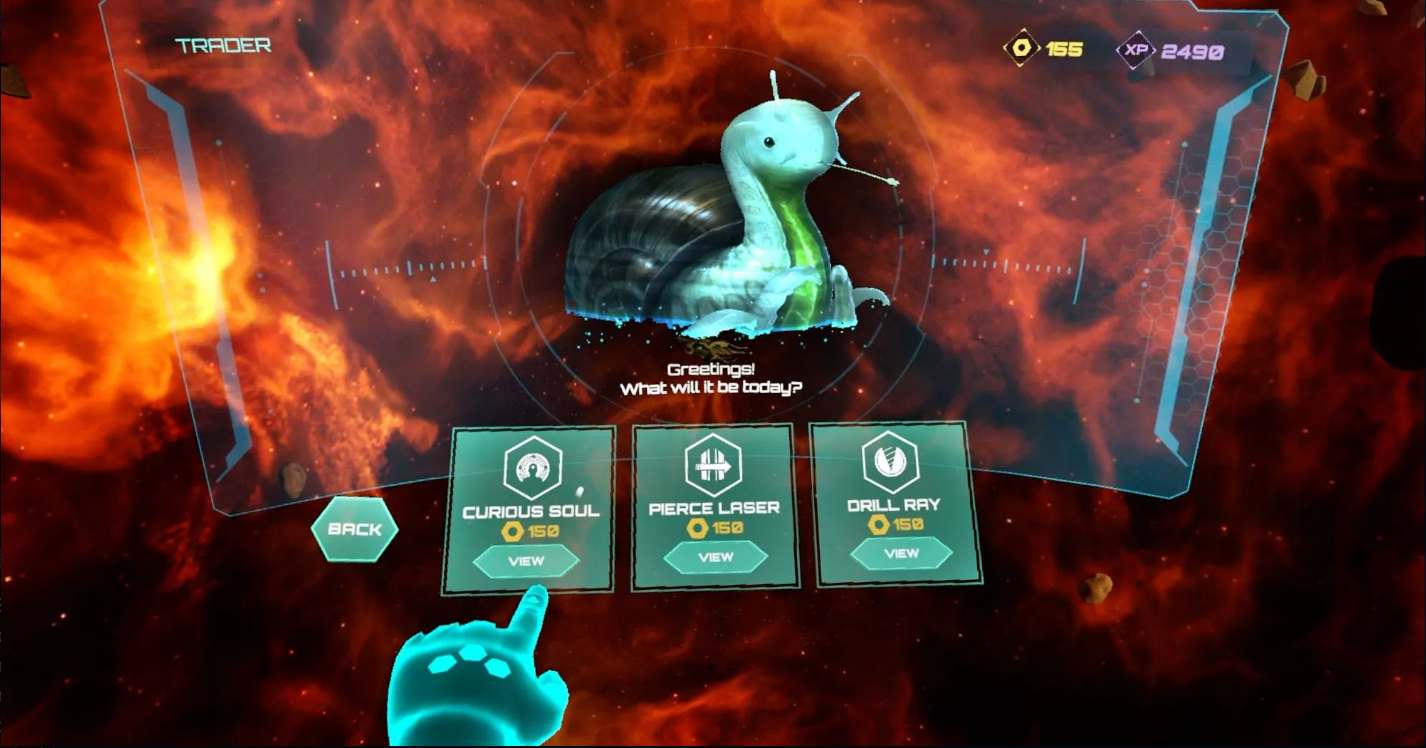Click the TRADER screen title
The image size is (1426, 748).
click(x=222, y=44)
